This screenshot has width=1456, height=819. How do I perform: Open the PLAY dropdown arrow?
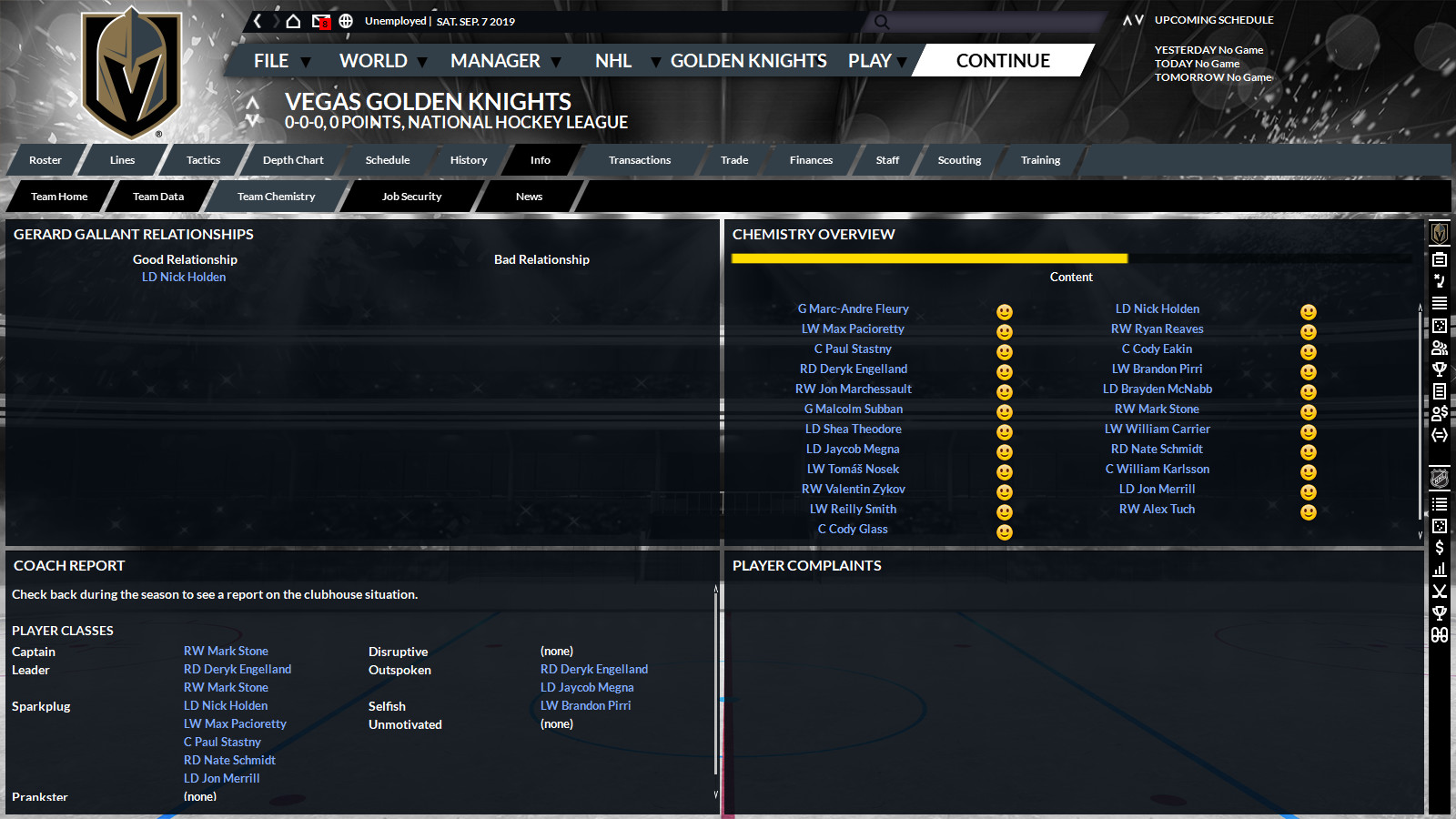pos(900,61)
